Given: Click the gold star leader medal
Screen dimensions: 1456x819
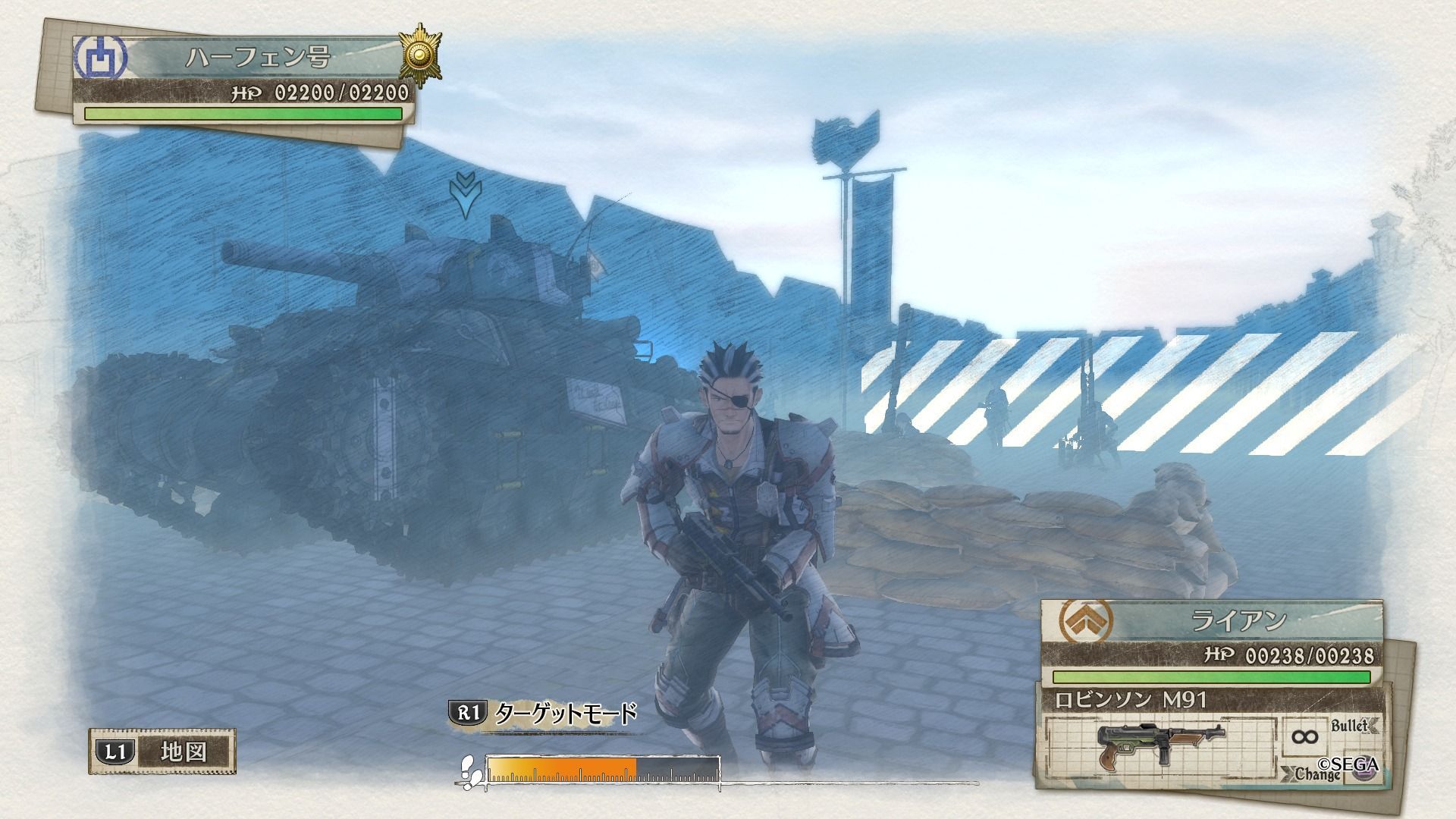Looking at the screenshot, I should tap(417, 54).
